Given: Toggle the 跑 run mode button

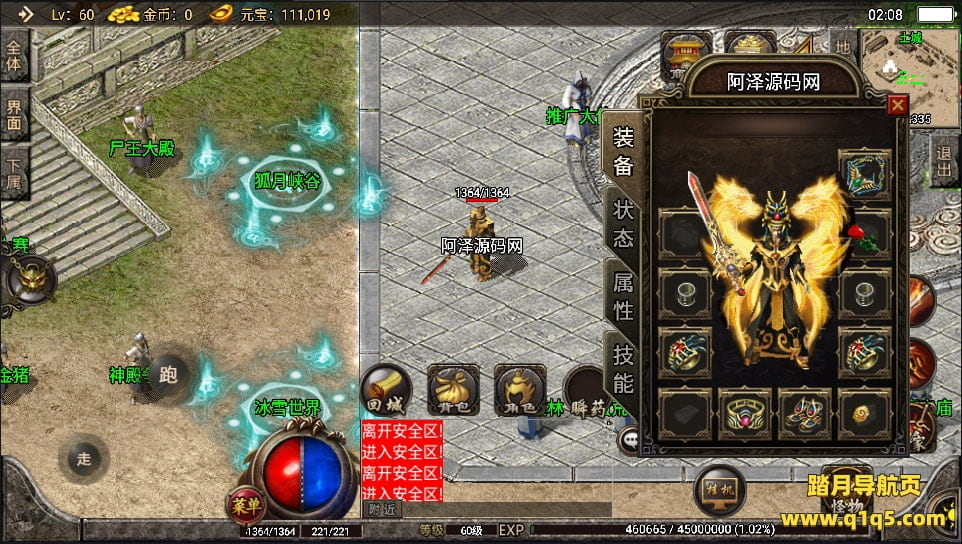Looking at the screenshot, I should (168, 376).
